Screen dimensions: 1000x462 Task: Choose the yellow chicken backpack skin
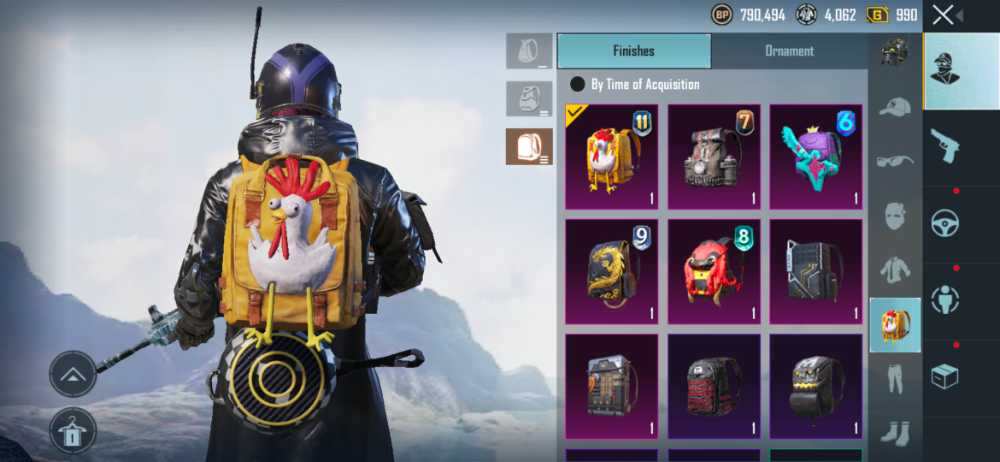click(x=611, y=157)
